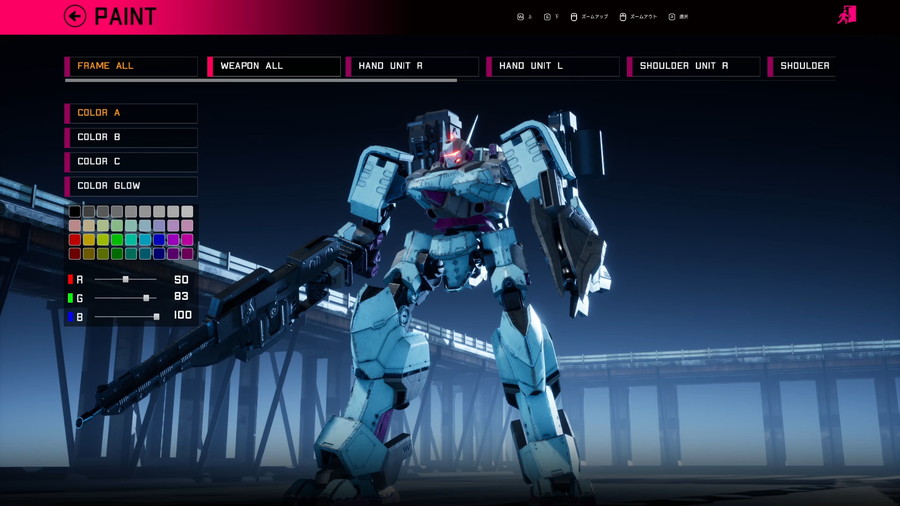Open the HAND UNIT R paint category

tap(412, 66)
